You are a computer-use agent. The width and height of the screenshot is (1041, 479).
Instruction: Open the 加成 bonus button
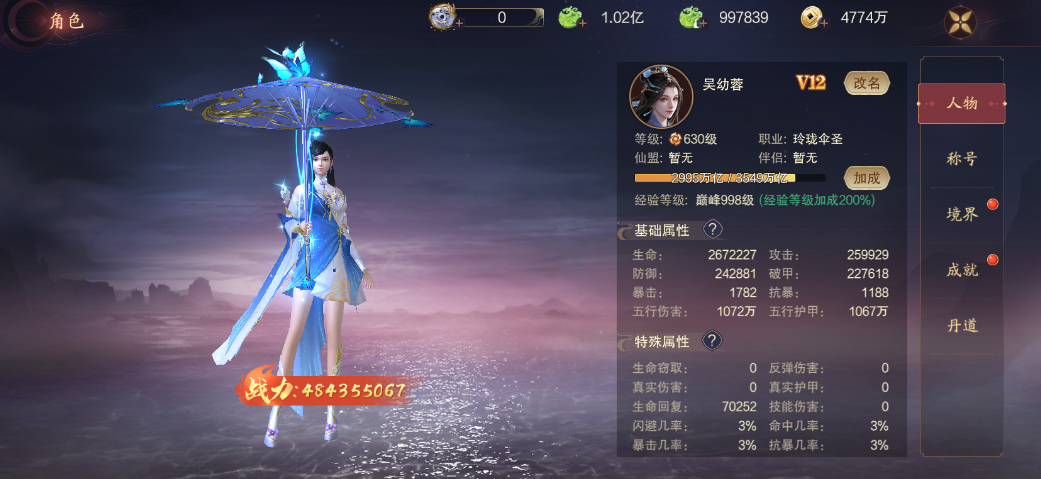[867, 178]
